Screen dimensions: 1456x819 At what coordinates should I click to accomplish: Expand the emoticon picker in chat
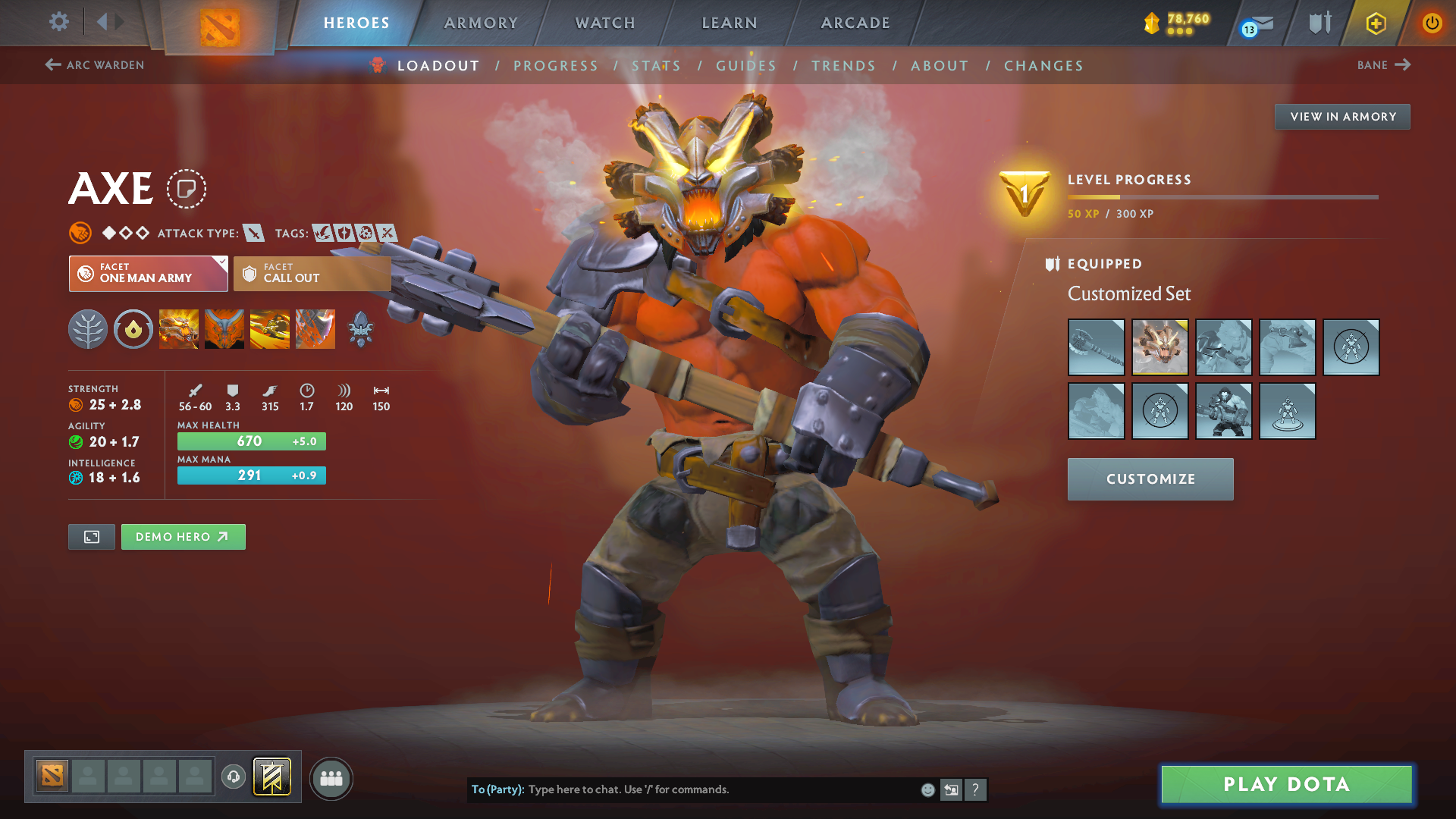[927, 789]
